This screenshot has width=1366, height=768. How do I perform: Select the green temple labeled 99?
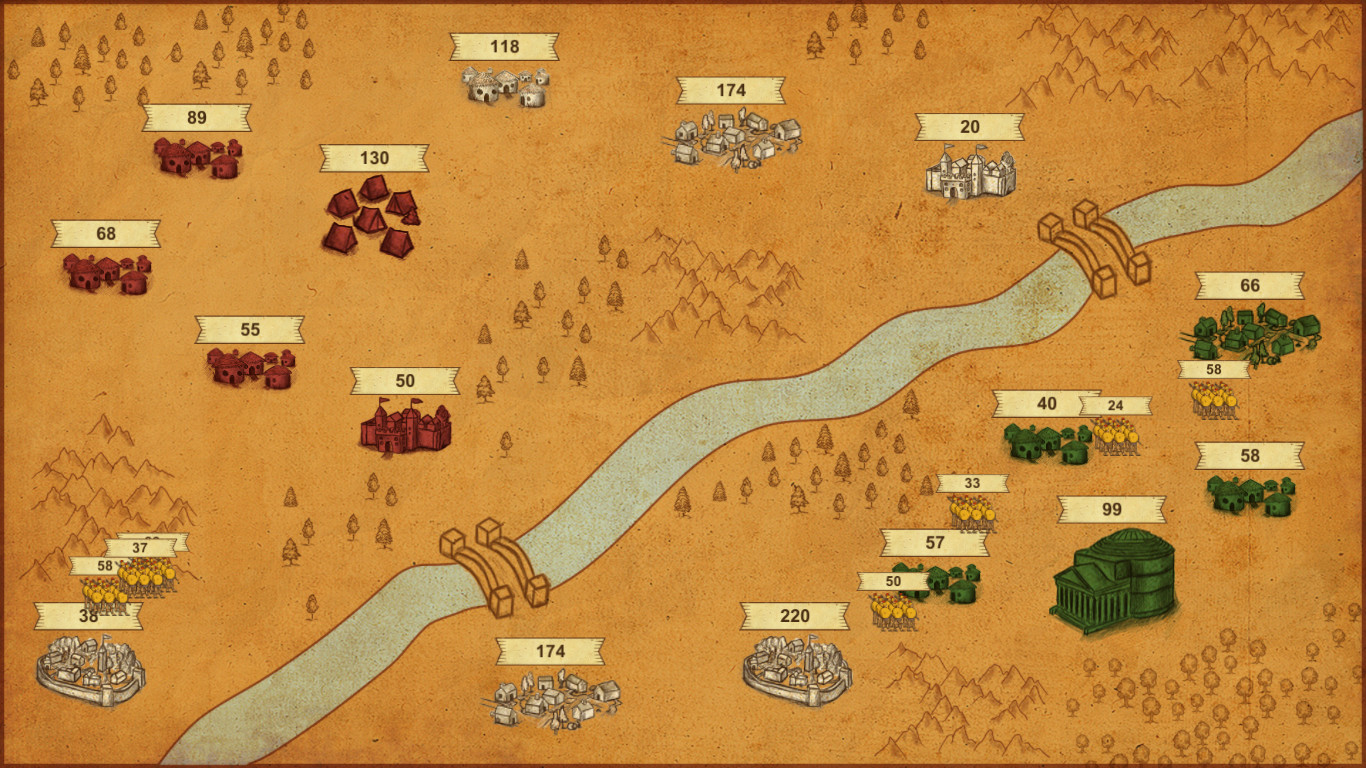1120,580
